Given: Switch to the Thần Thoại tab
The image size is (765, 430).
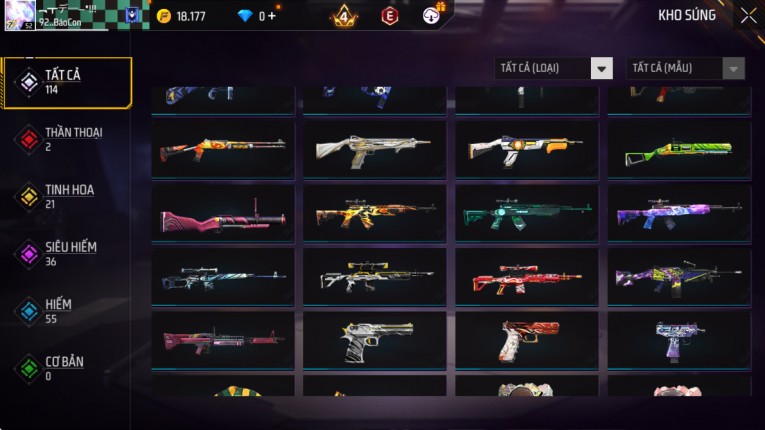Looking at the screenshot, I should [x=66, y=139].
